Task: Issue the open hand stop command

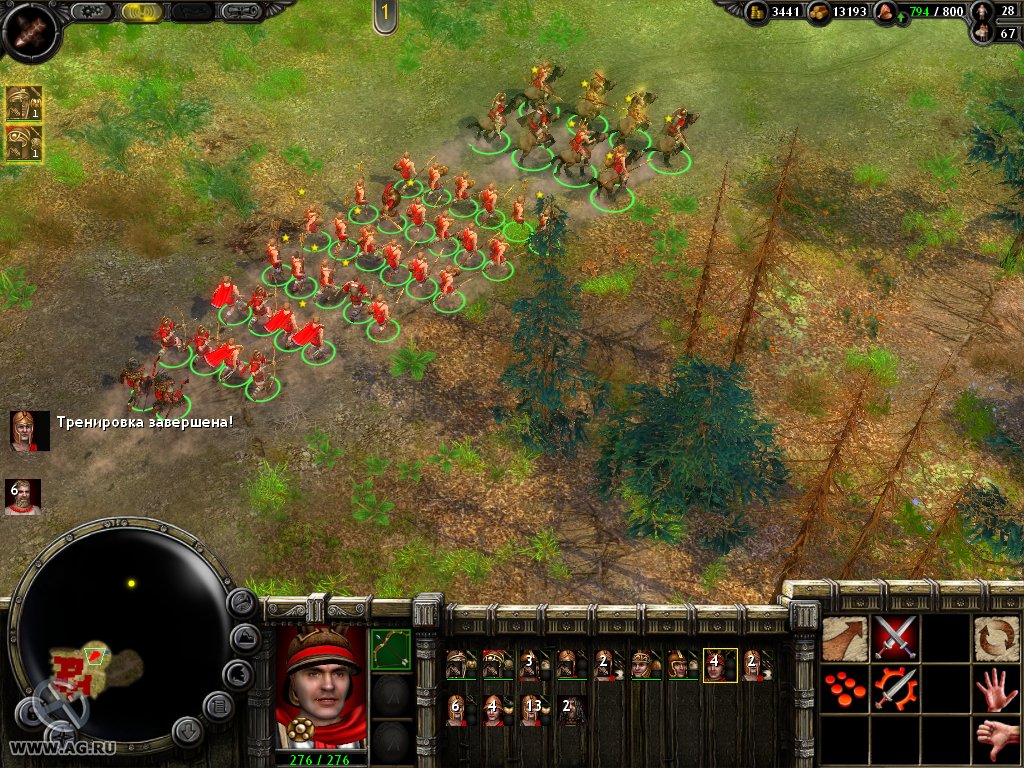Action: (x=997, y=689)
